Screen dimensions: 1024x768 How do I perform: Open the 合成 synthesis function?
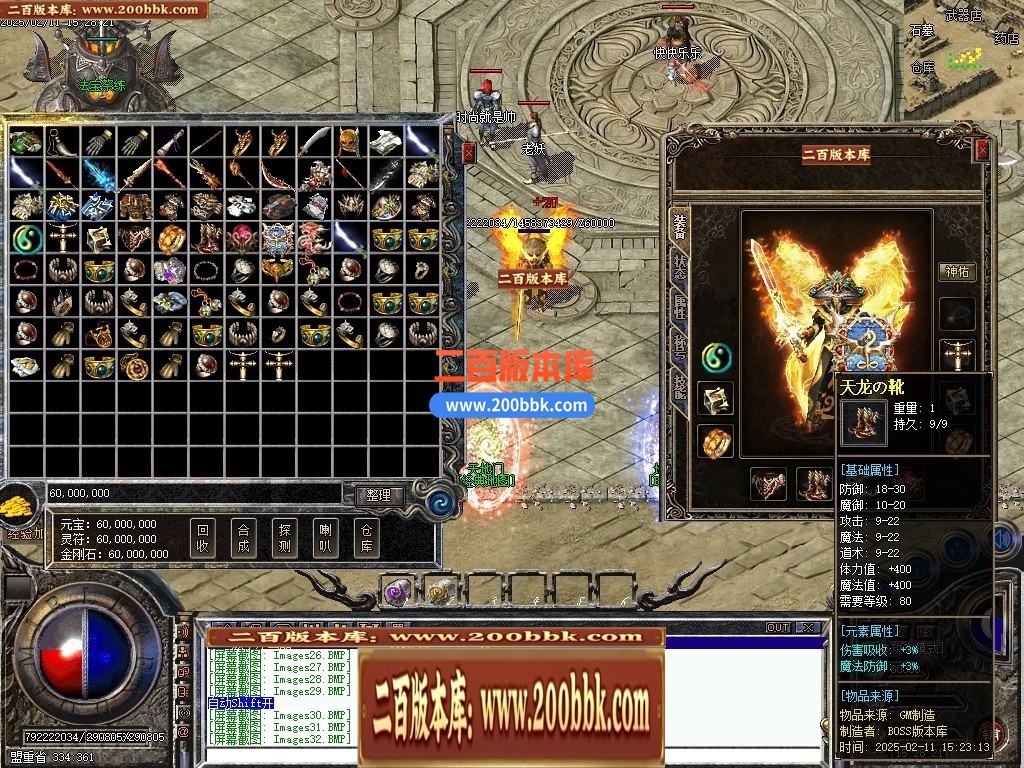click(x=243, y=538)
